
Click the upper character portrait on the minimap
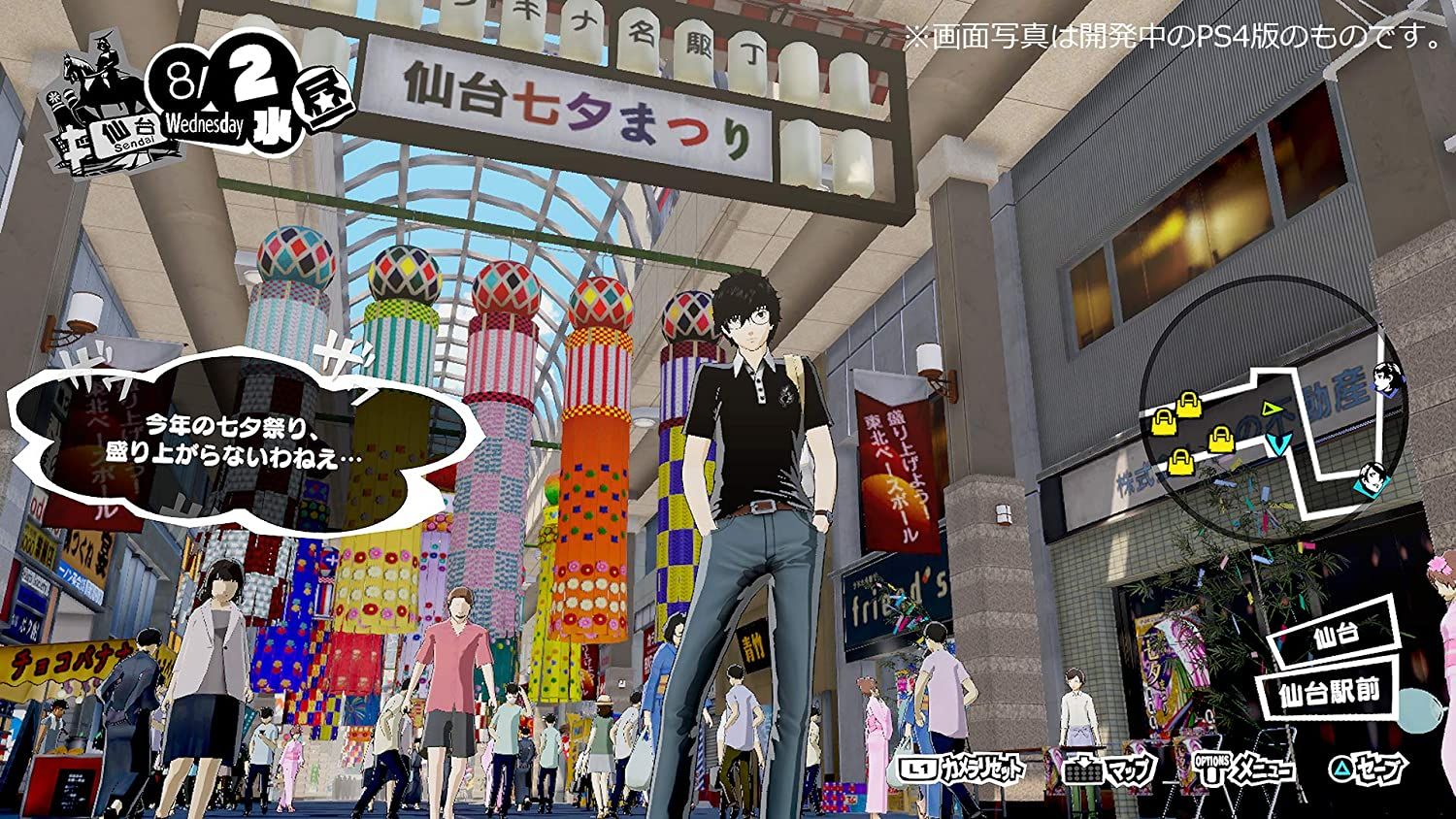(1386, 378)
